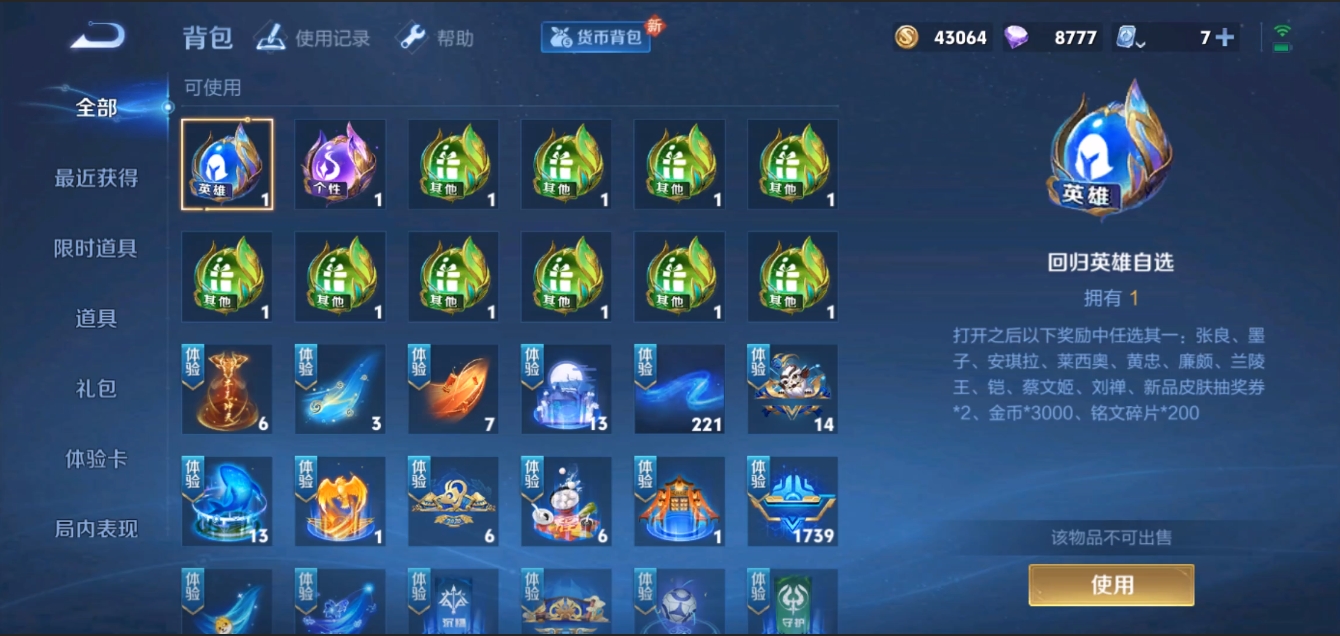Select the trial item with count 3

[x=340, y=390]
